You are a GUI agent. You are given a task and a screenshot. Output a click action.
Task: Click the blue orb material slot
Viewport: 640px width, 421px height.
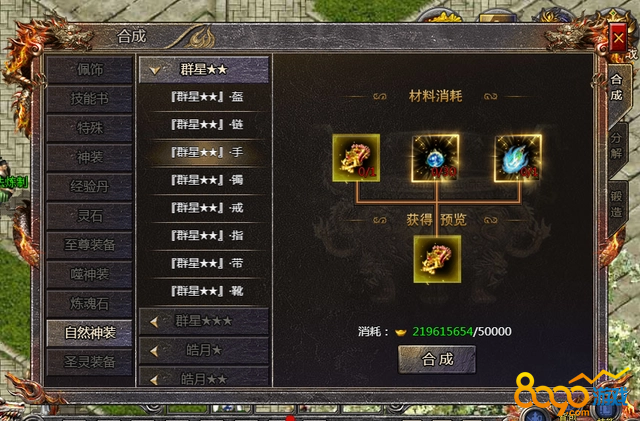coord(436,158)
